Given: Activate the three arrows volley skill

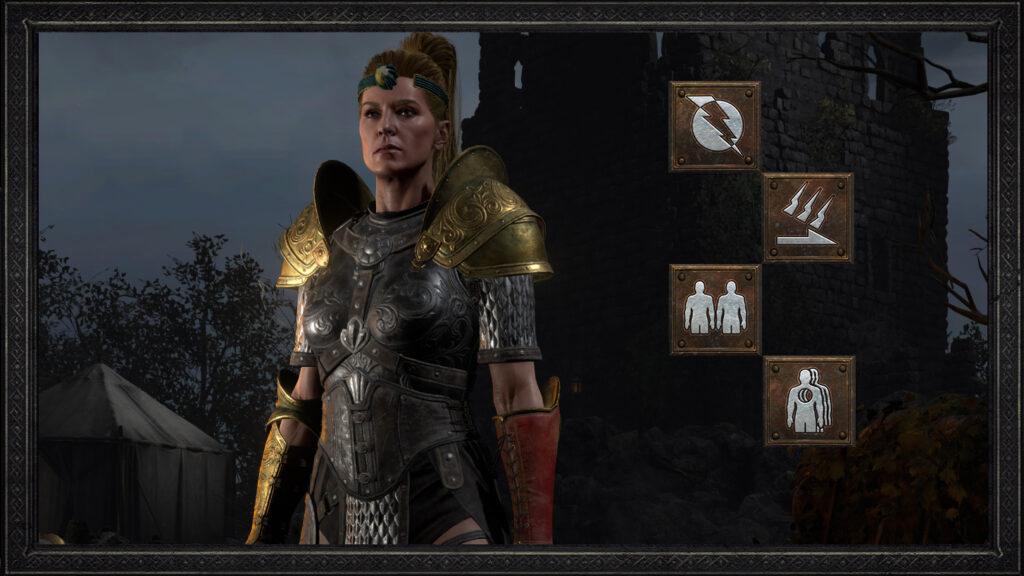Looking at the screenshot, I should point(808,217).
